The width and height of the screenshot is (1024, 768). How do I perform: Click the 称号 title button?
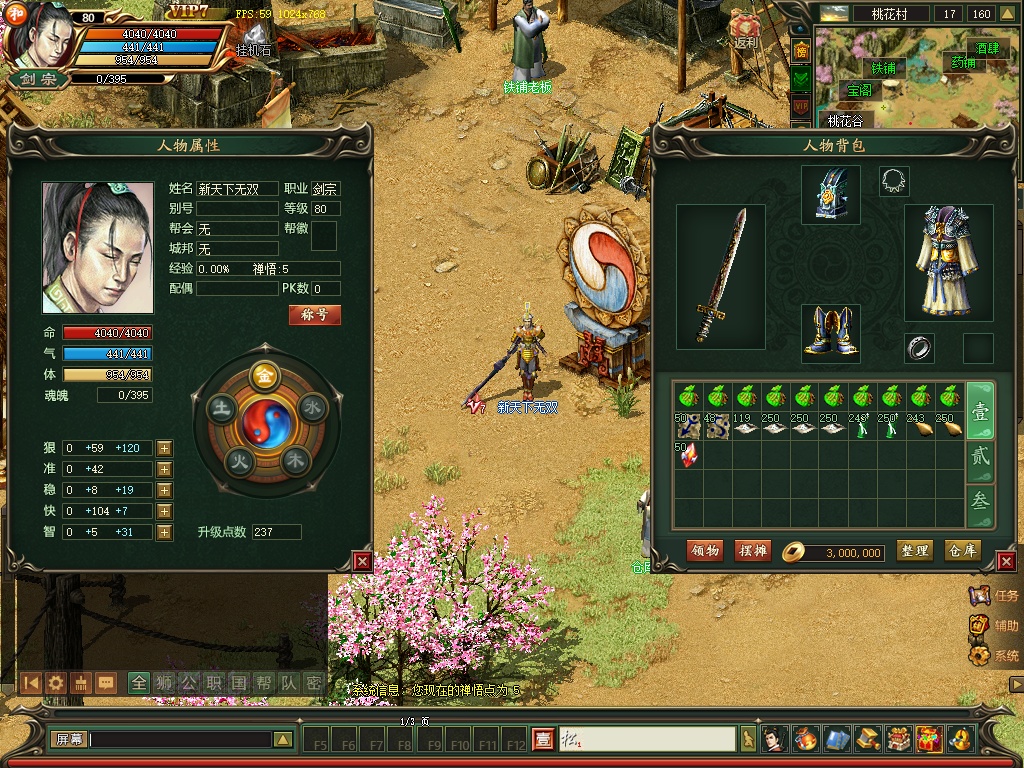(x=315, y=315)
